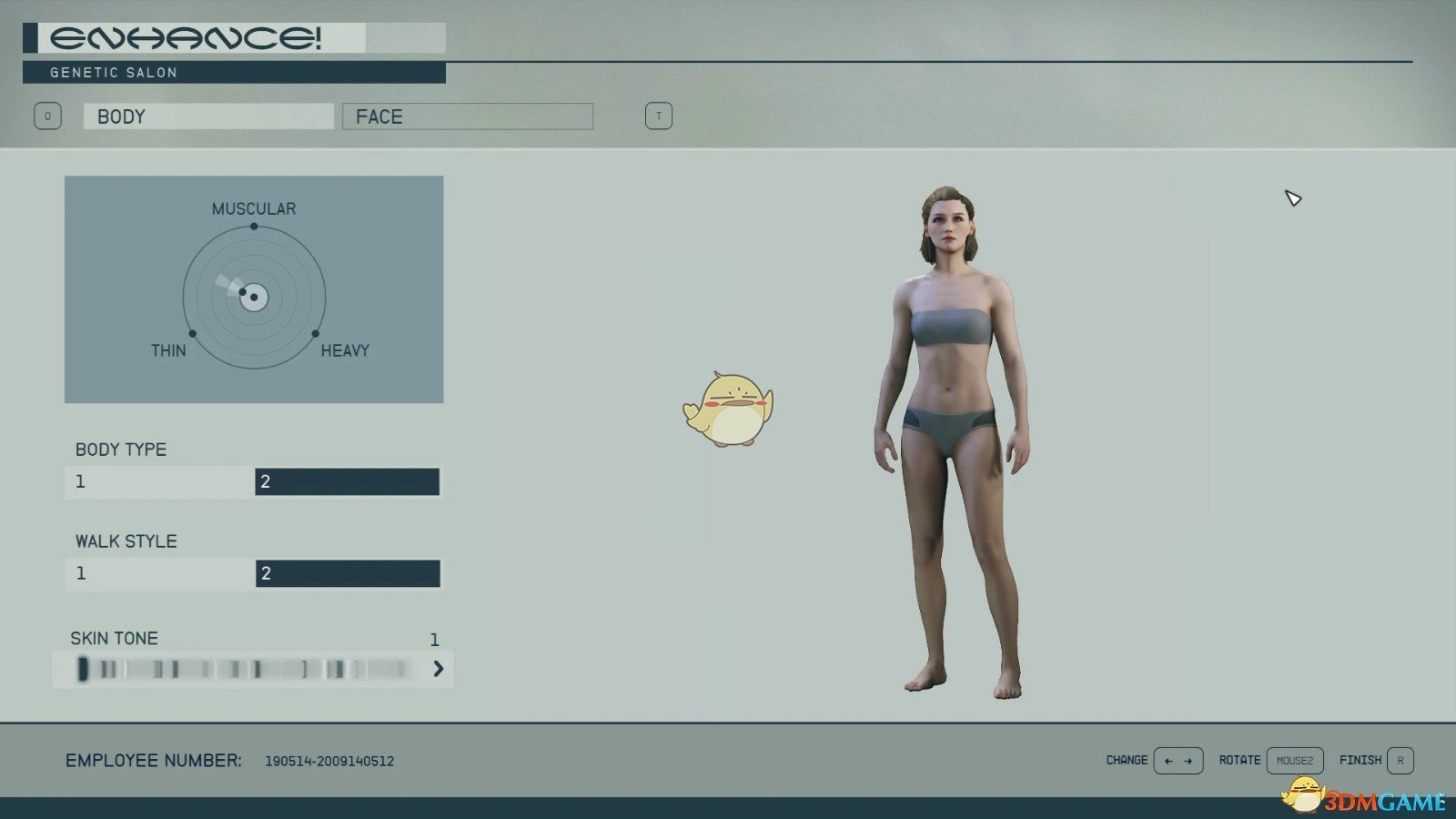Set body shape toward the Thin point
Image resolution: width=1456 pixels, height=819 pixels.
pyautogui.click(x=193, y=334)
